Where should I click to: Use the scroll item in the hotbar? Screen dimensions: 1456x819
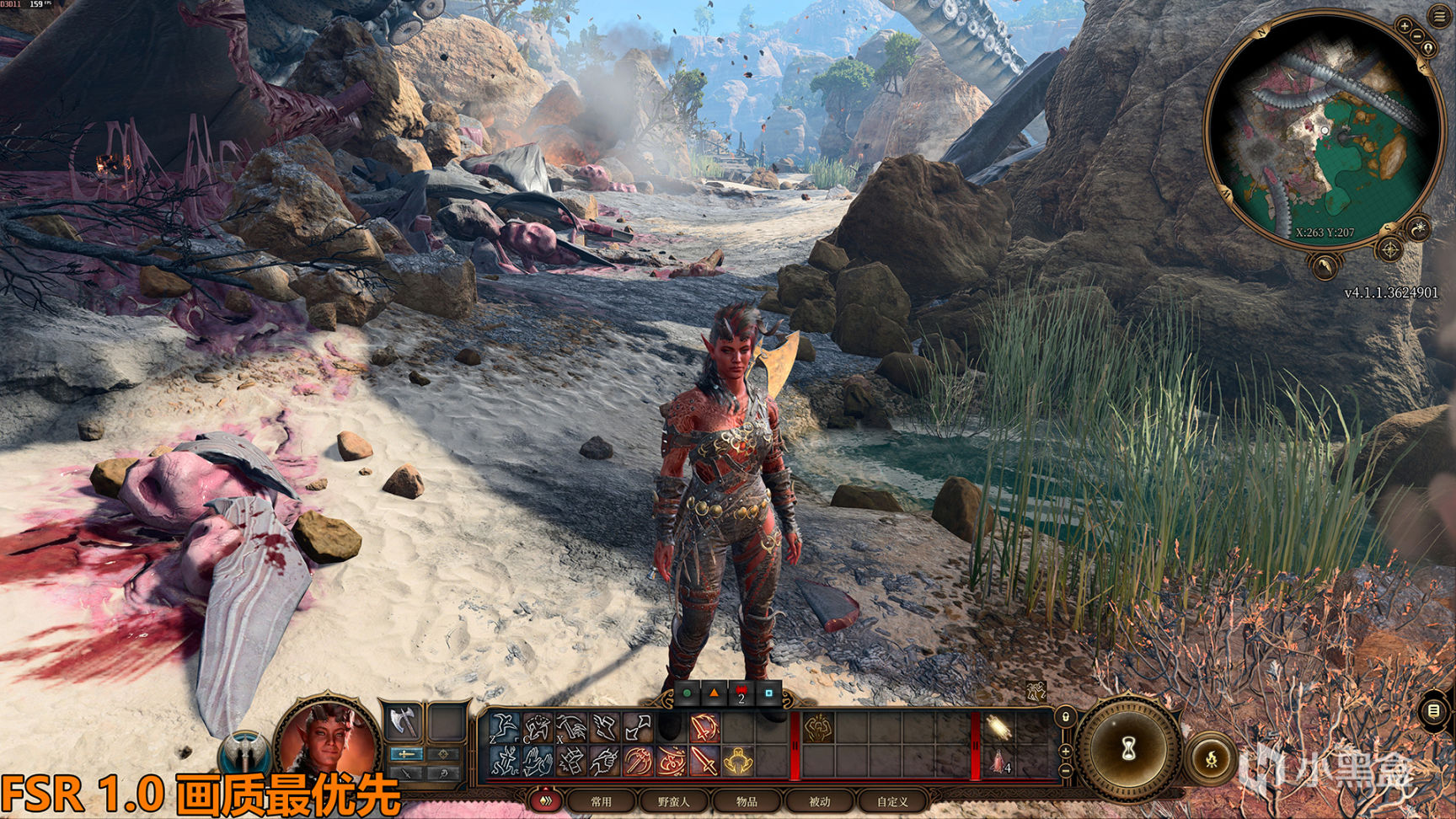pos(999,728)
